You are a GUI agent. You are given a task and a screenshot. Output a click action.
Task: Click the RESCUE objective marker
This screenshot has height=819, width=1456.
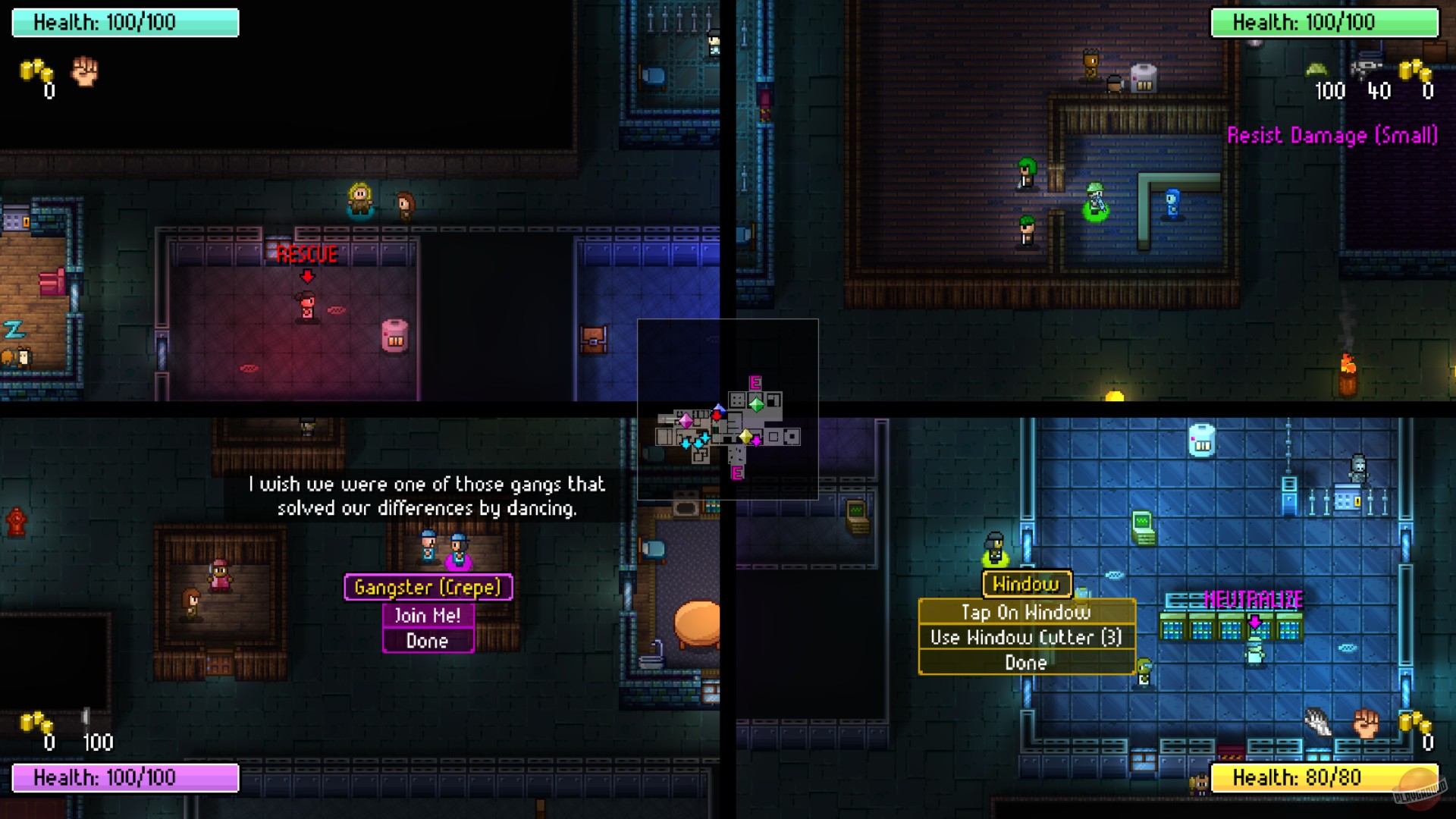tap(307, 255)
